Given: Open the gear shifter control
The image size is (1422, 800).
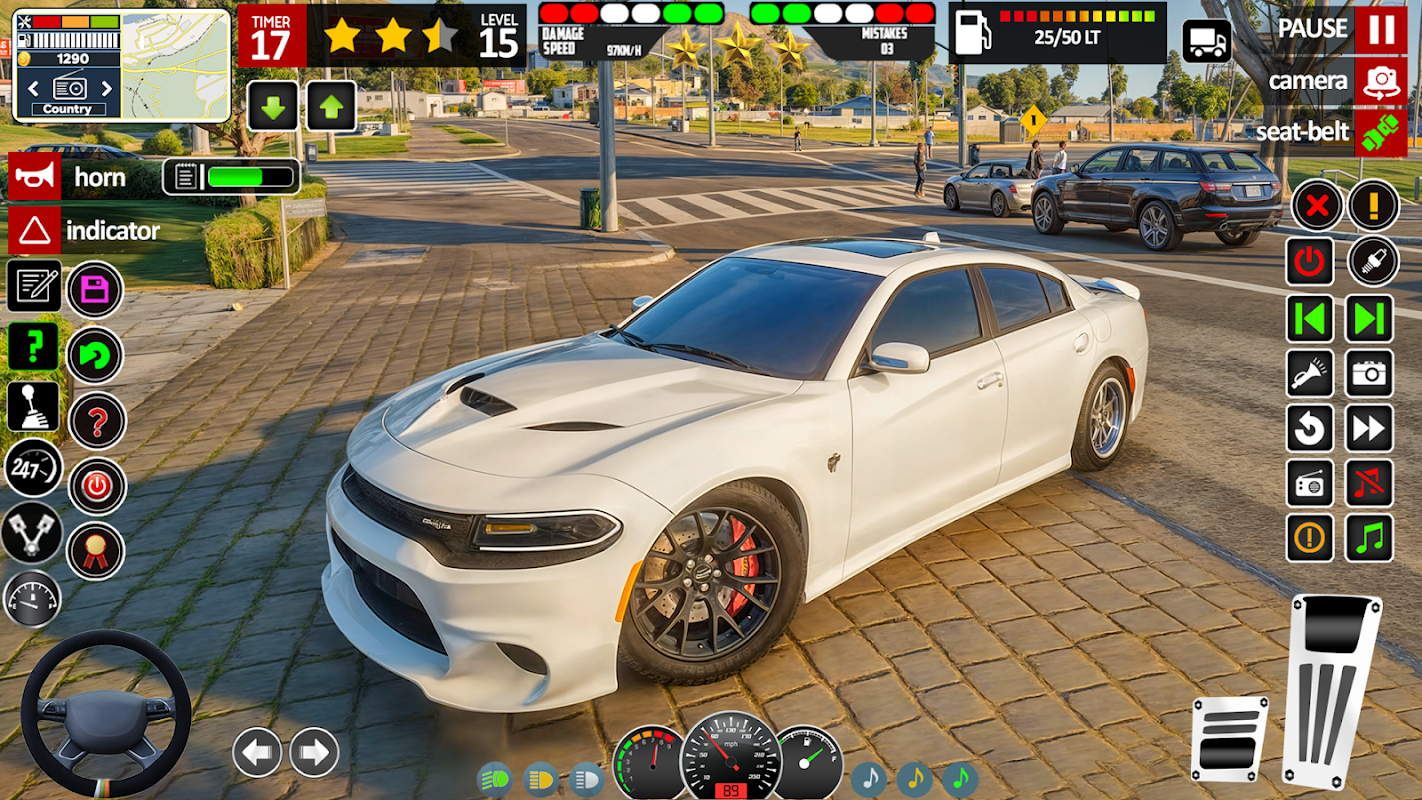Looking at the screenshot, I should pyautogui.click(x=33, y=406).
